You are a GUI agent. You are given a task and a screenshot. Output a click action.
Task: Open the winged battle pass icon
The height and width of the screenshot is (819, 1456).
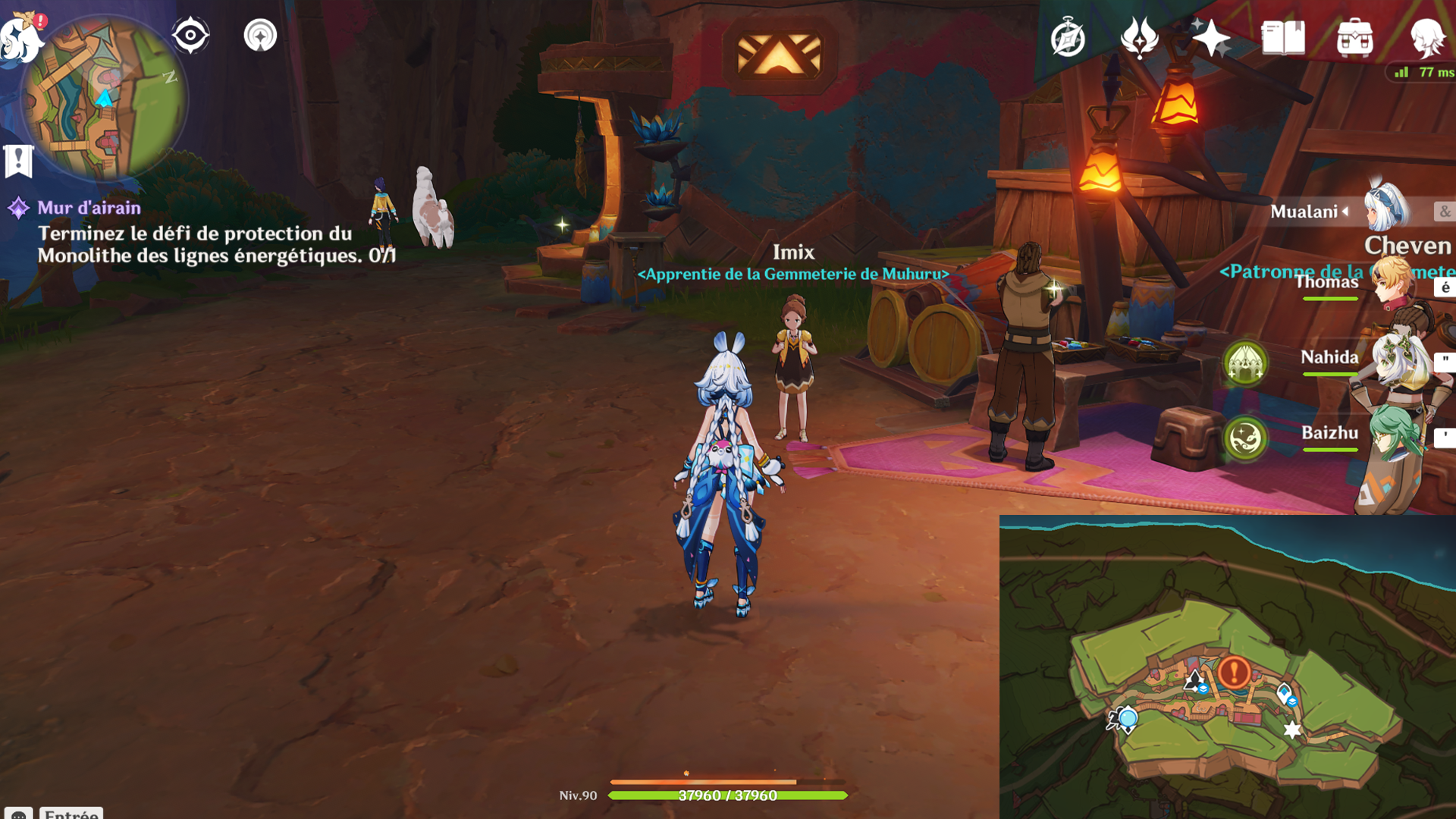click(1139, 38)
